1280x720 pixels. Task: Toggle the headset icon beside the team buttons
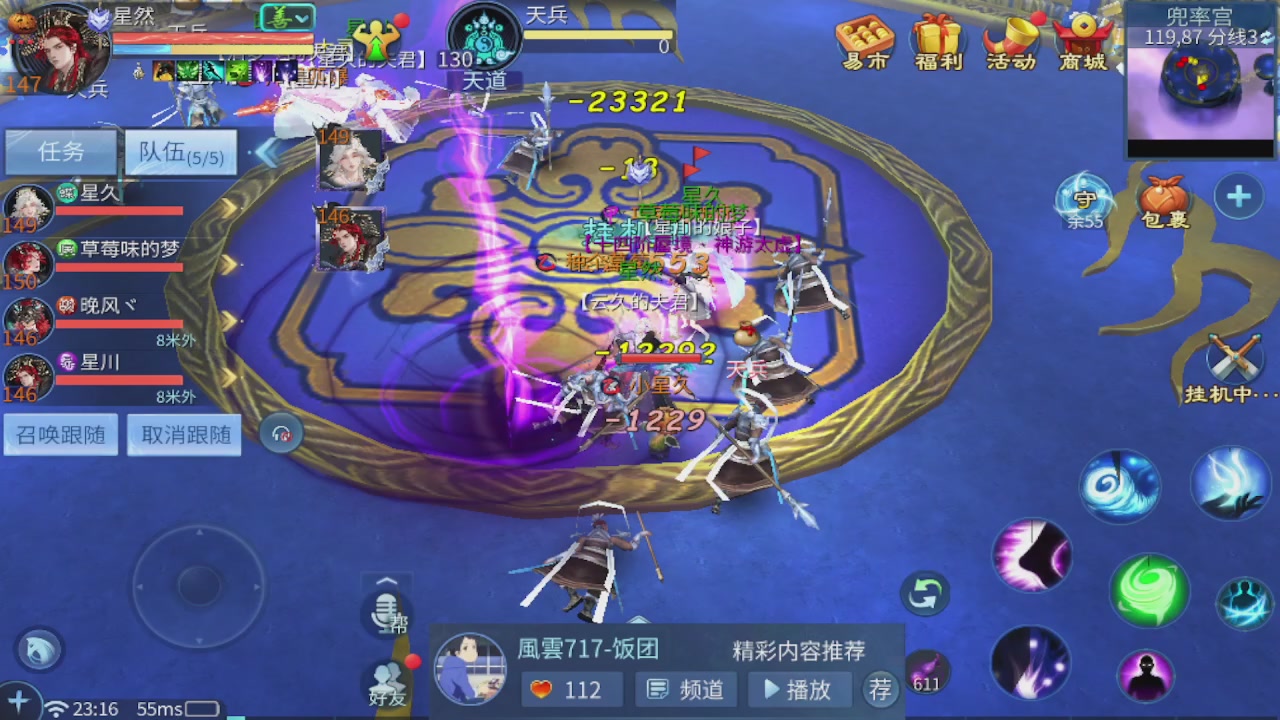point(281,431)
